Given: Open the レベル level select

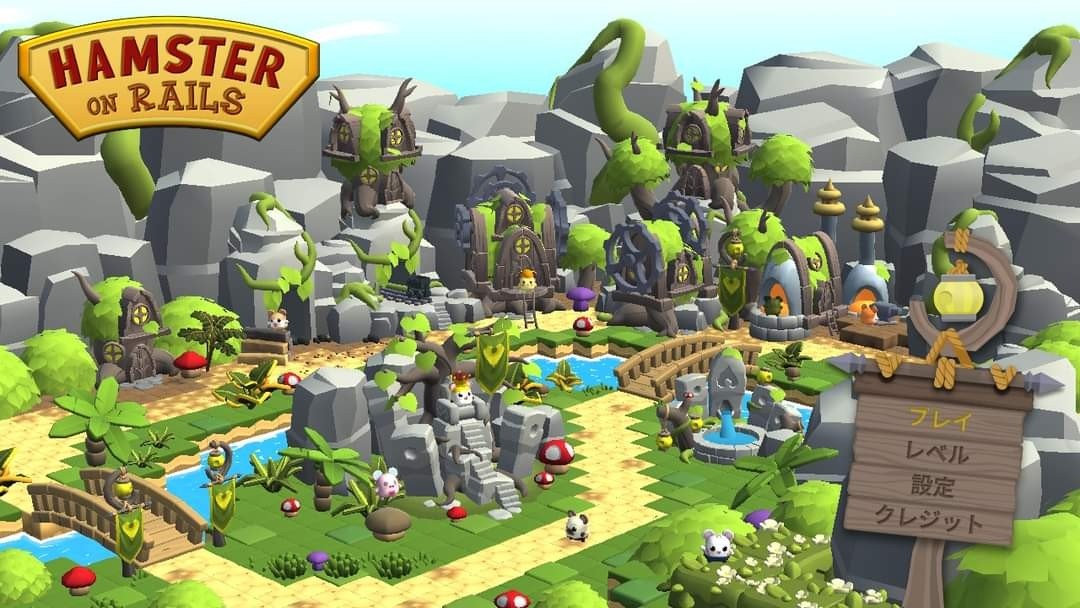Looking at the screenshot, I should [x=936, y=453].
